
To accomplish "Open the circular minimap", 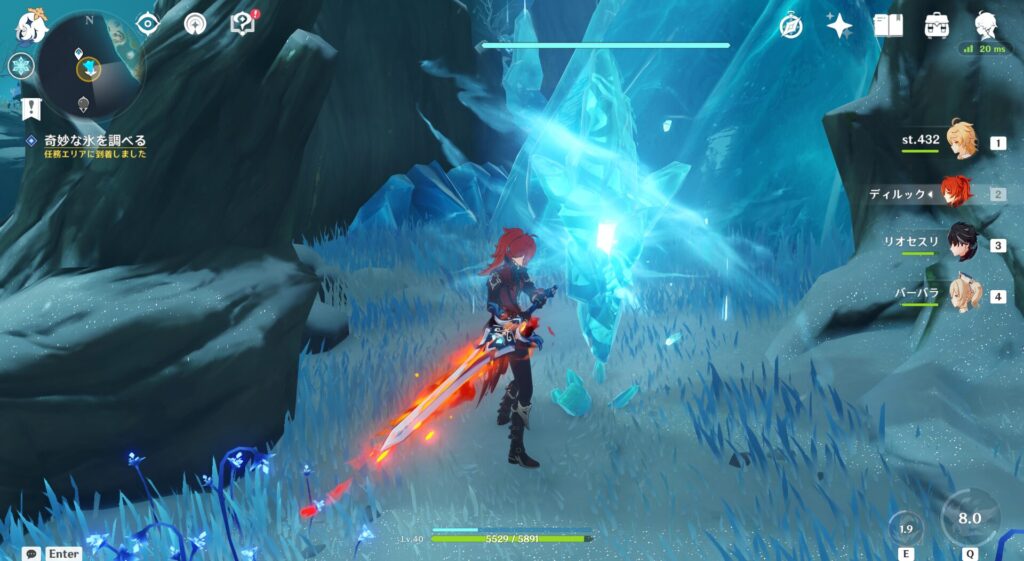I will pos(91,64).
